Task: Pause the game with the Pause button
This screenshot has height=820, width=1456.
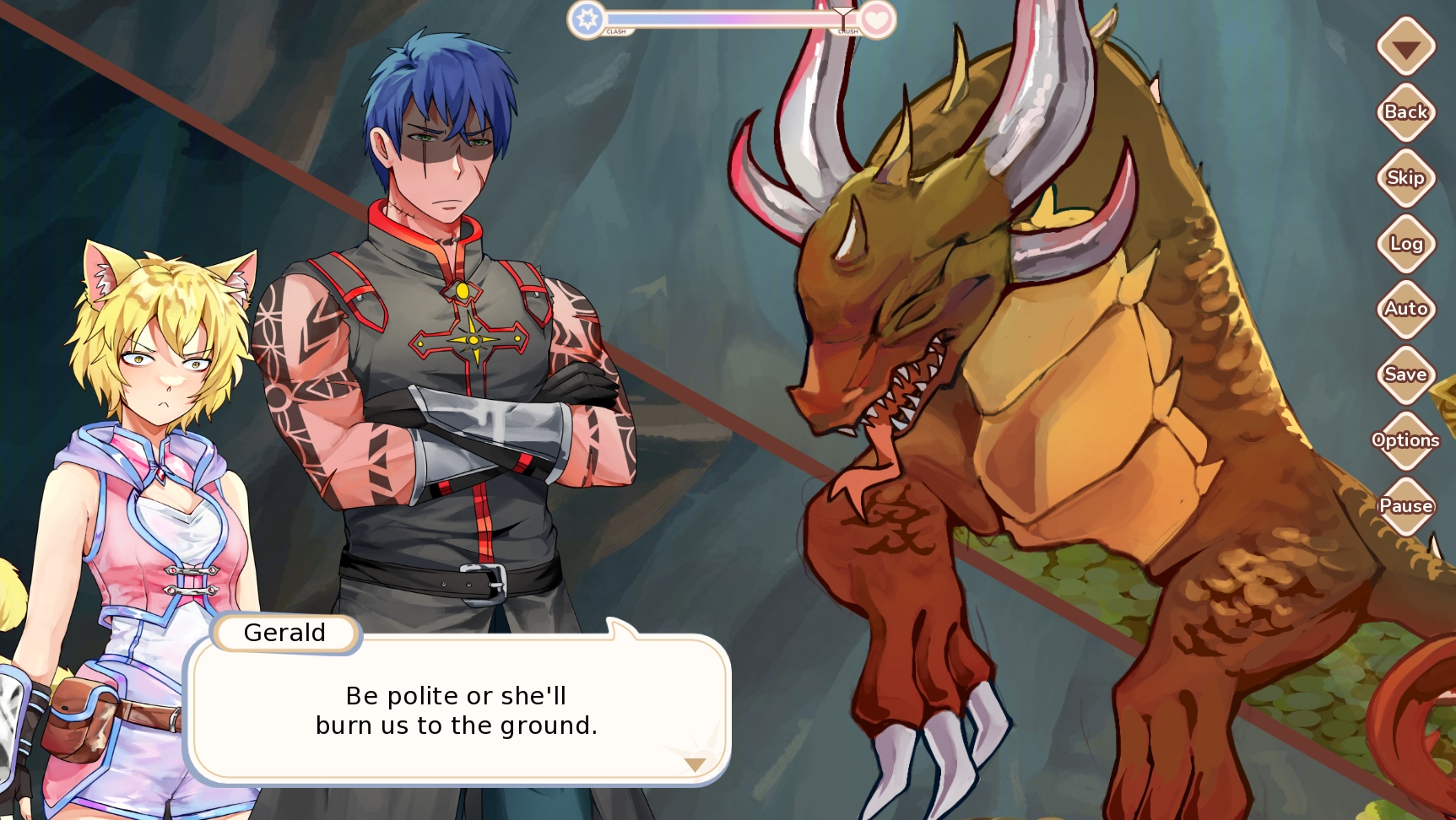Action: pyautogui.click(x=1405, y=506)
